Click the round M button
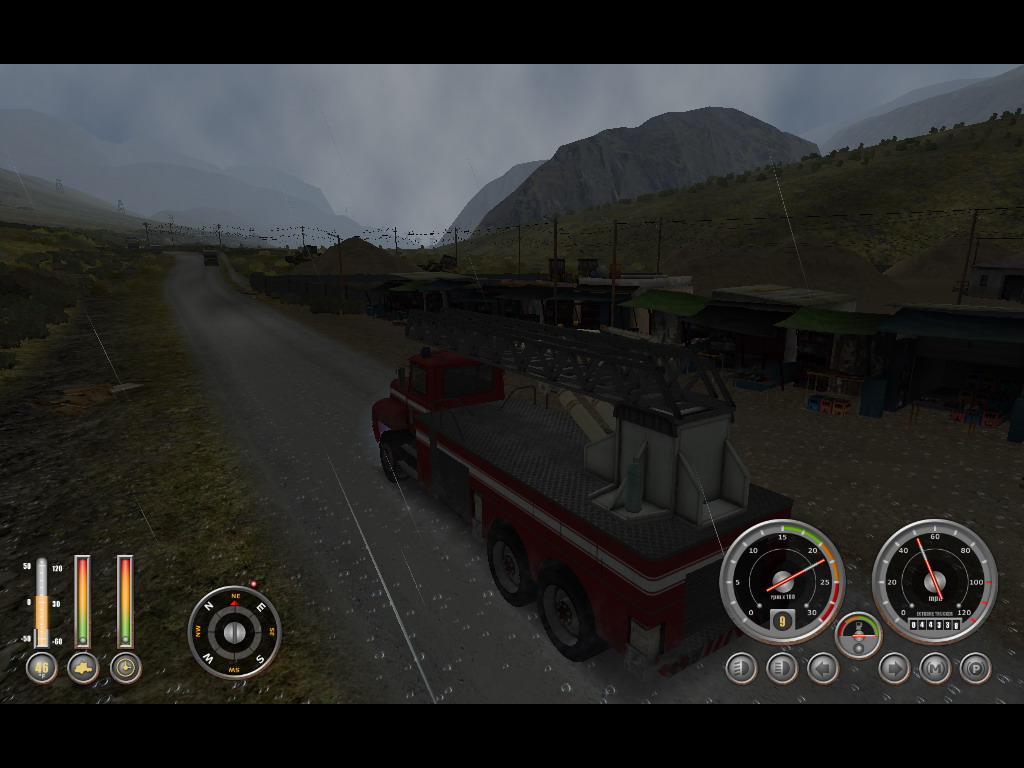Viewport: 1024px width, 768px height. [x=935, y=668]
